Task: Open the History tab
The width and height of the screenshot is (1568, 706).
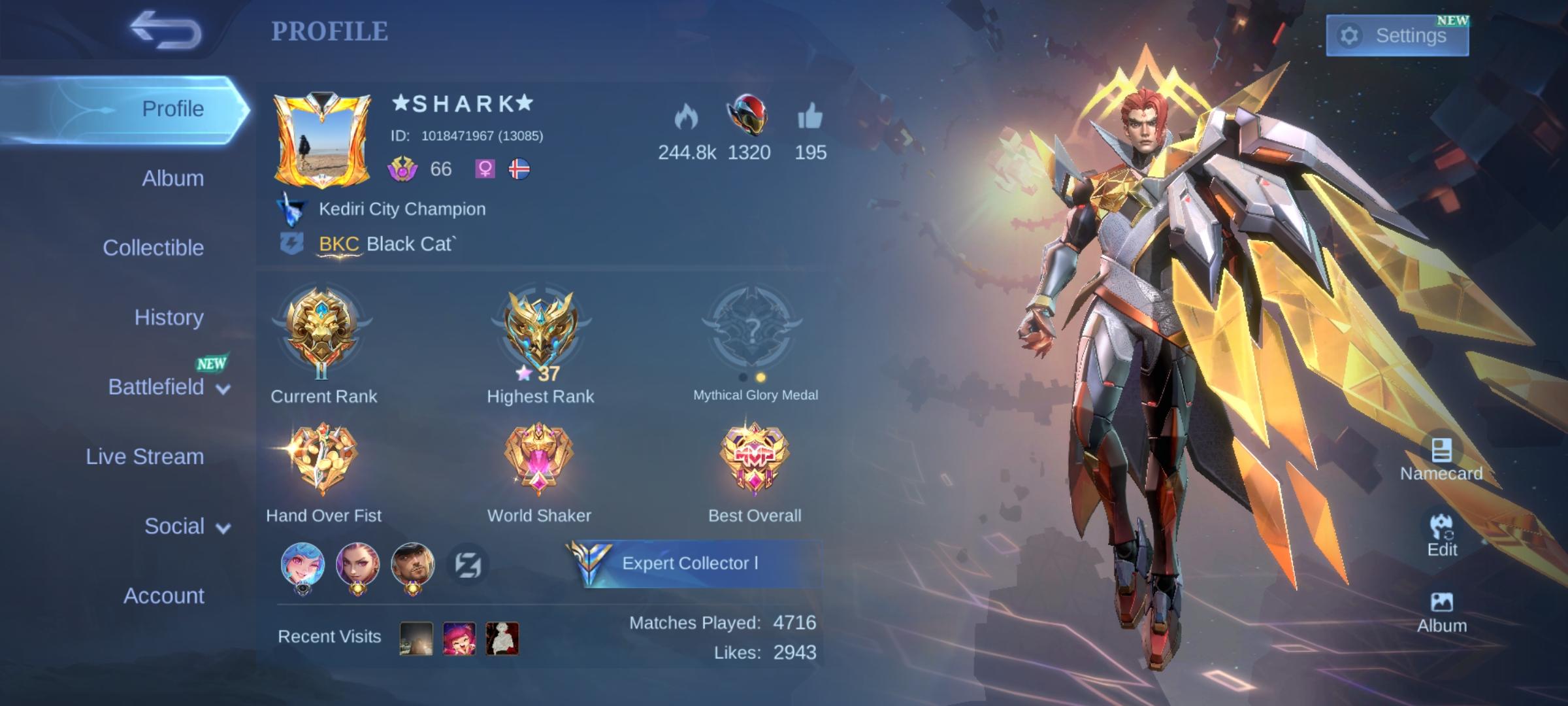Action: coord(169,318)
